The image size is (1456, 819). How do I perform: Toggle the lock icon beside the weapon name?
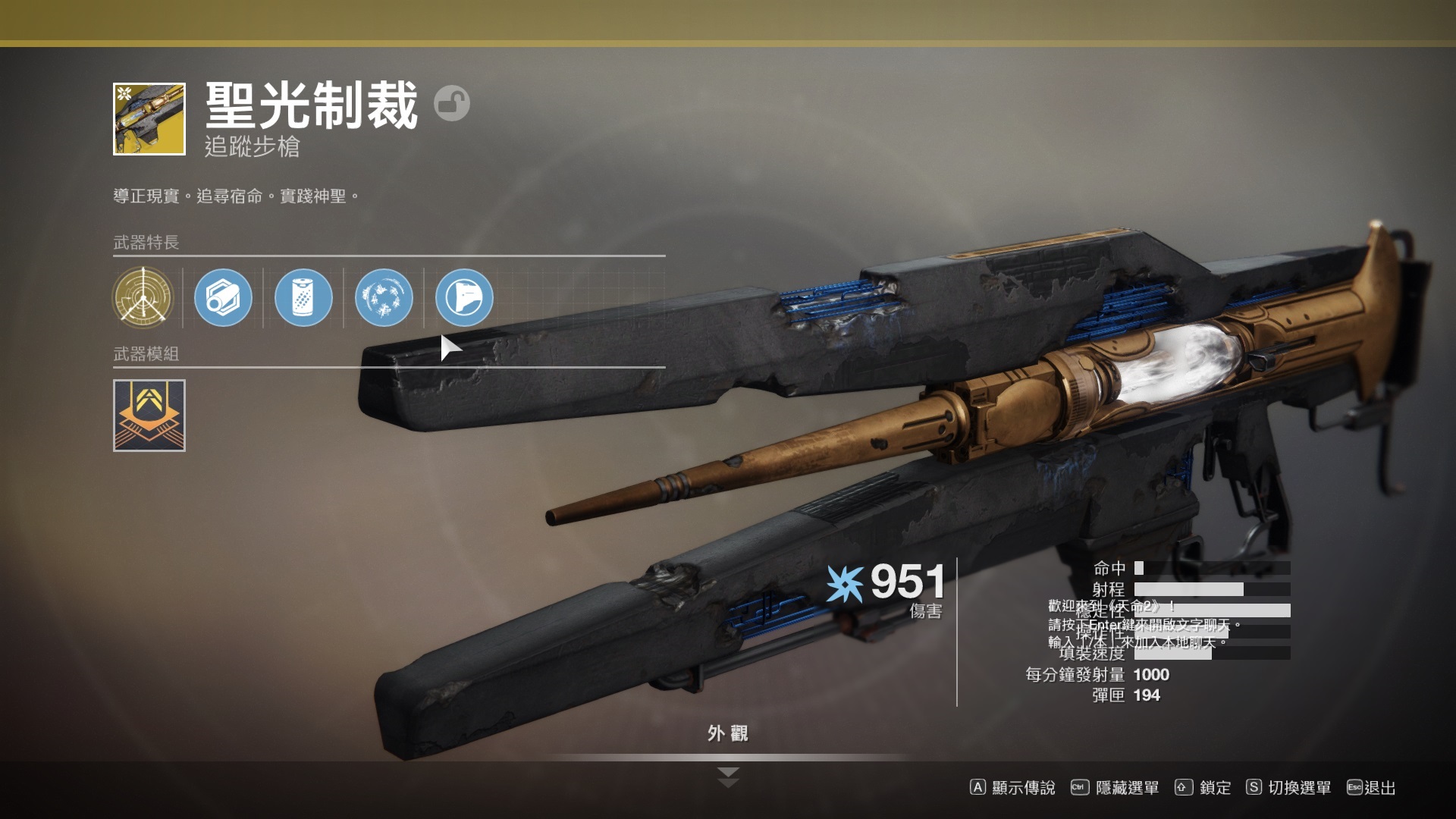(x=452, y=104)
